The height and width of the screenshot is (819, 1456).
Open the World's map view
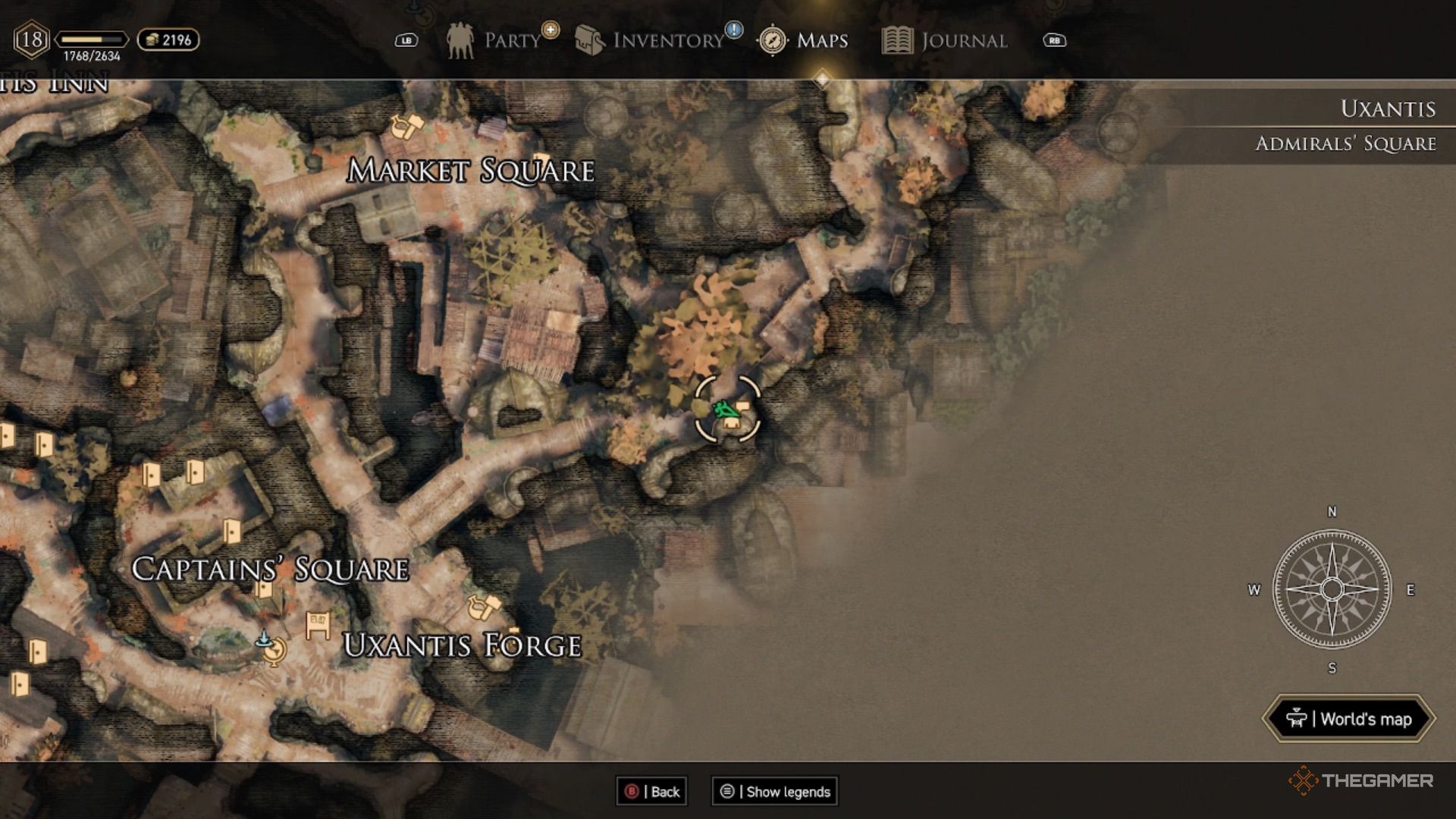tap(1349, 719)
